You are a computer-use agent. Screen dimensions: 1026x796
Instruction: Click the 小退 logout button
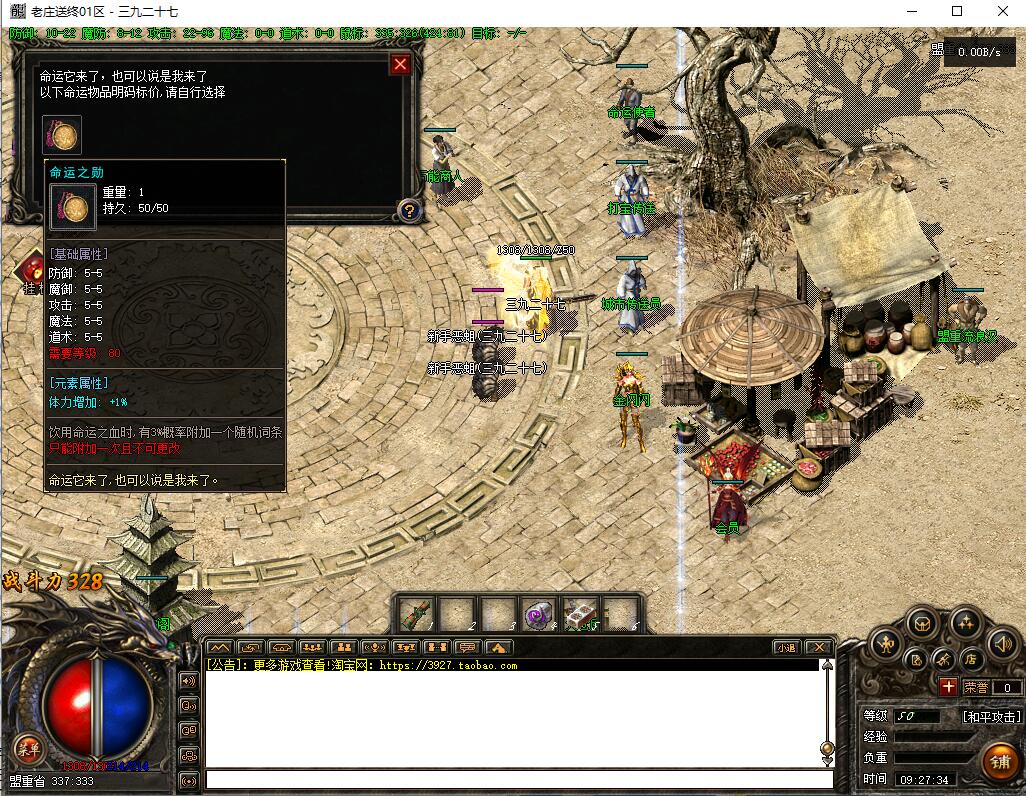click(785, 648)
